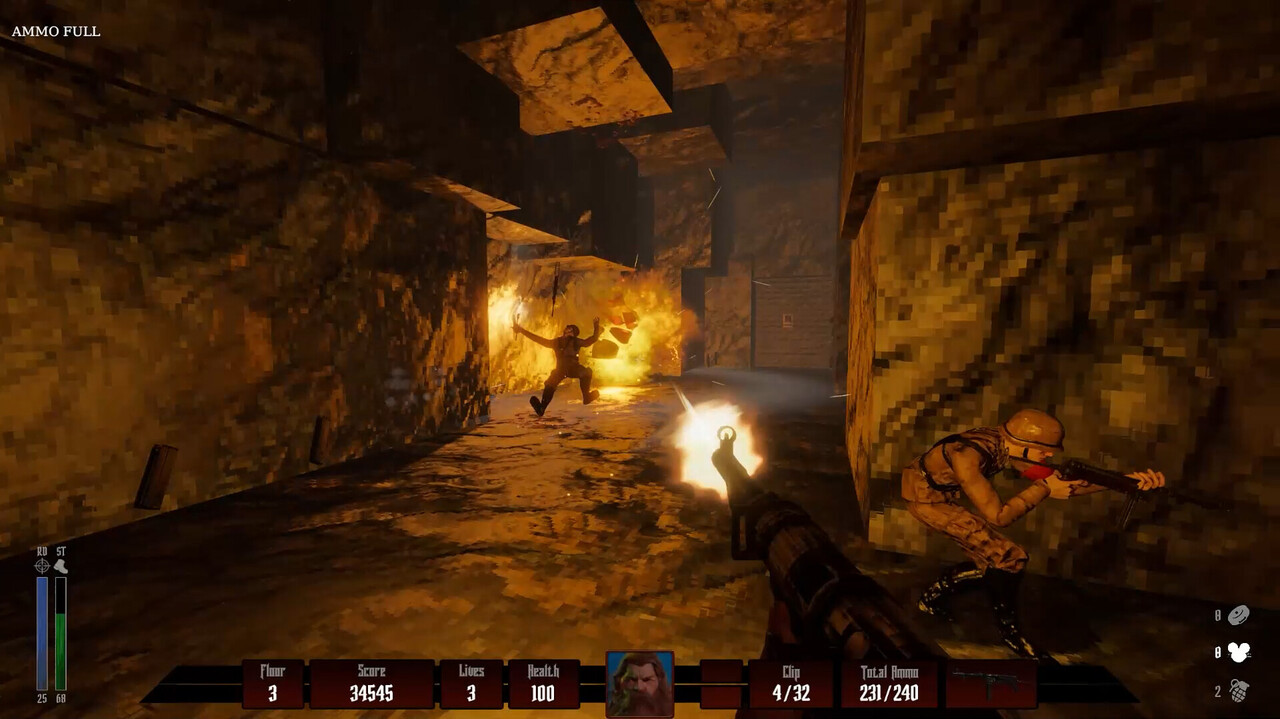Click the crosshair icon above the blue bar
This screenshot has height=719, width=1280.
tap(42, 566)
